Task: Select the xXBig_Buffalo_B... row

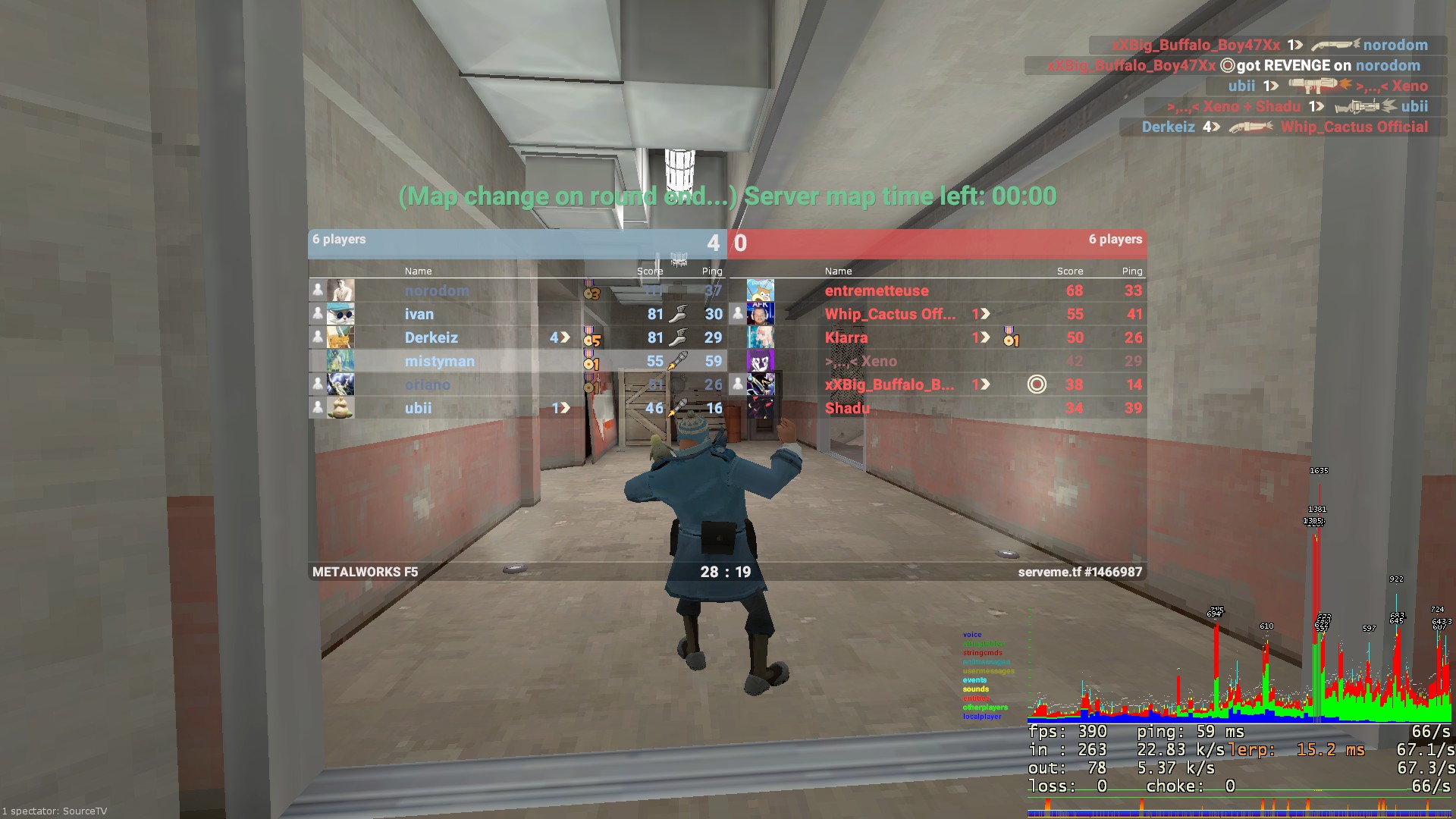Action: 890,384
